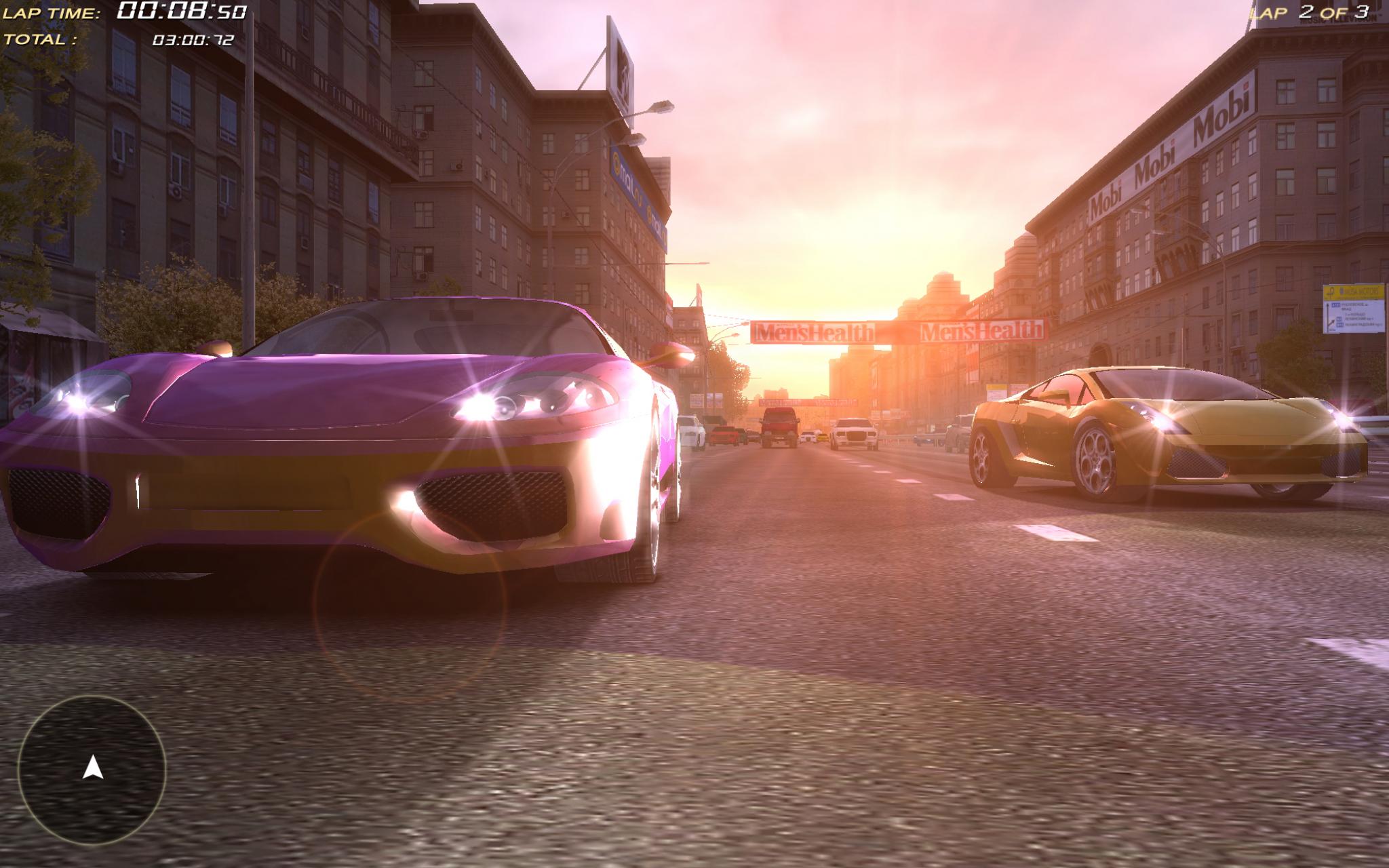Click the TOTAL label text
Screen dimensions: 1389x868
[41, 41]
